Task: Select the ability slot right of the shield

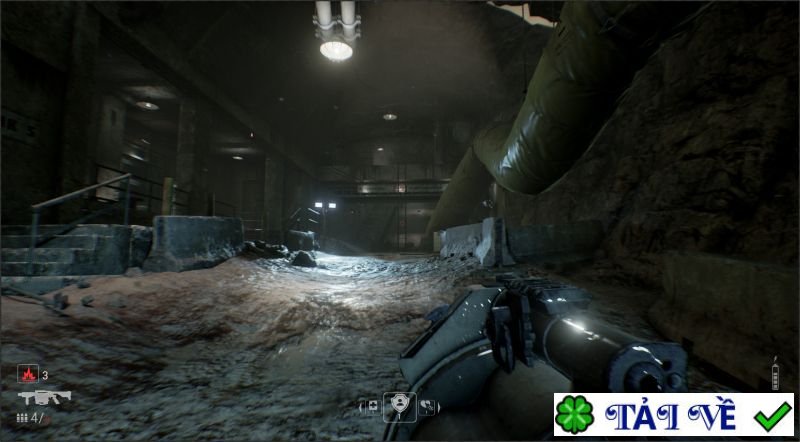Action: 427,406
